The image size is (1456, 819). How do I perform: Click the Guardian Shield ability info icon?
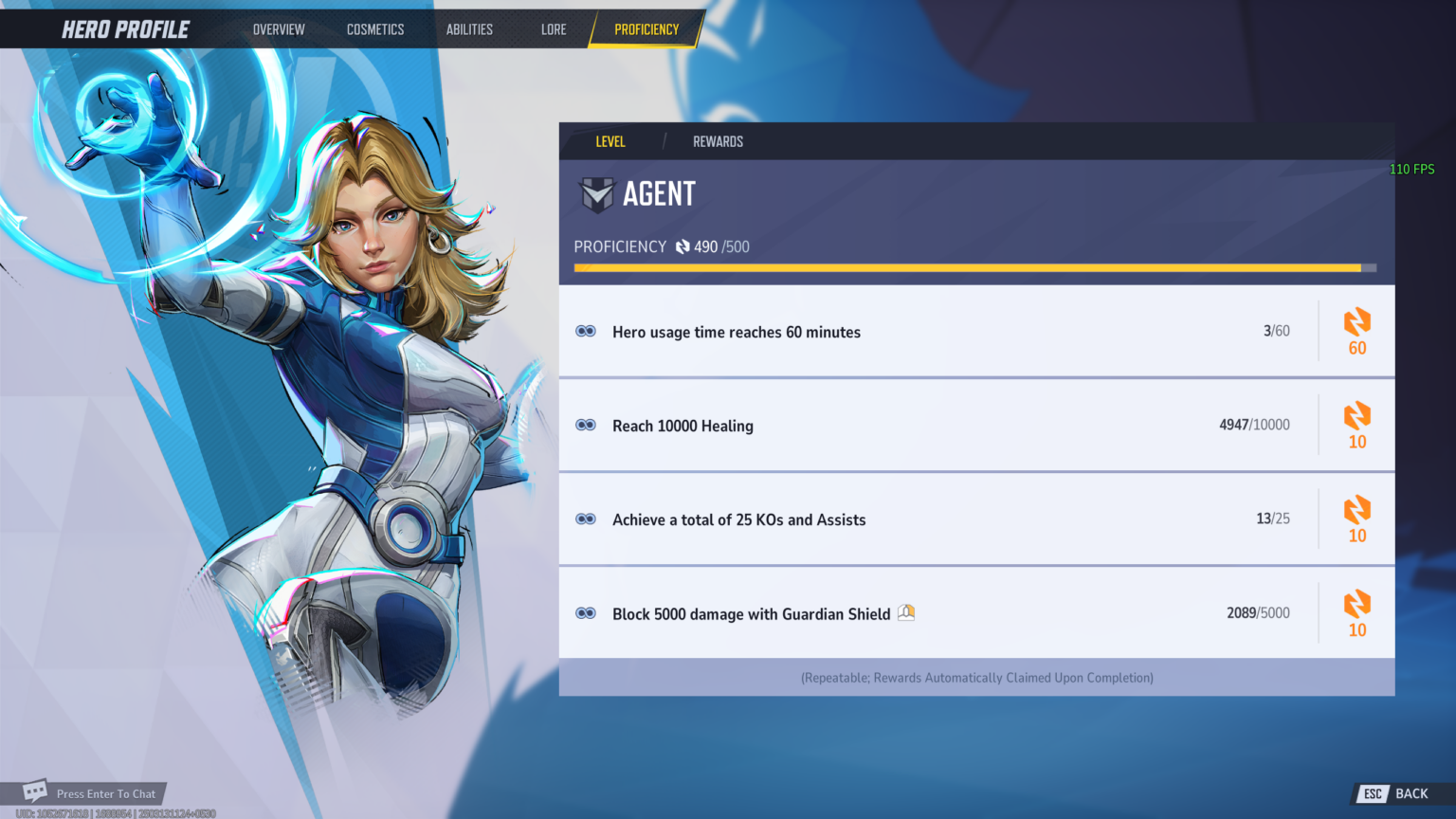[x=906, y=612]
